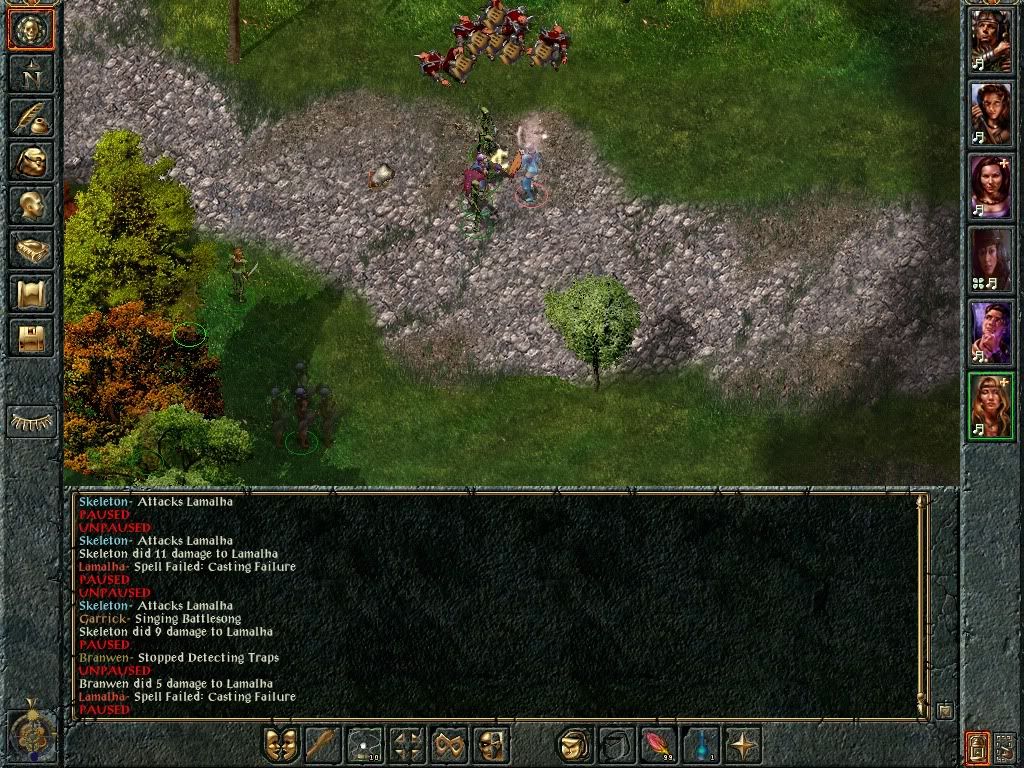
Task: Use the red feather item with 99 count
Action: [659, 745]
